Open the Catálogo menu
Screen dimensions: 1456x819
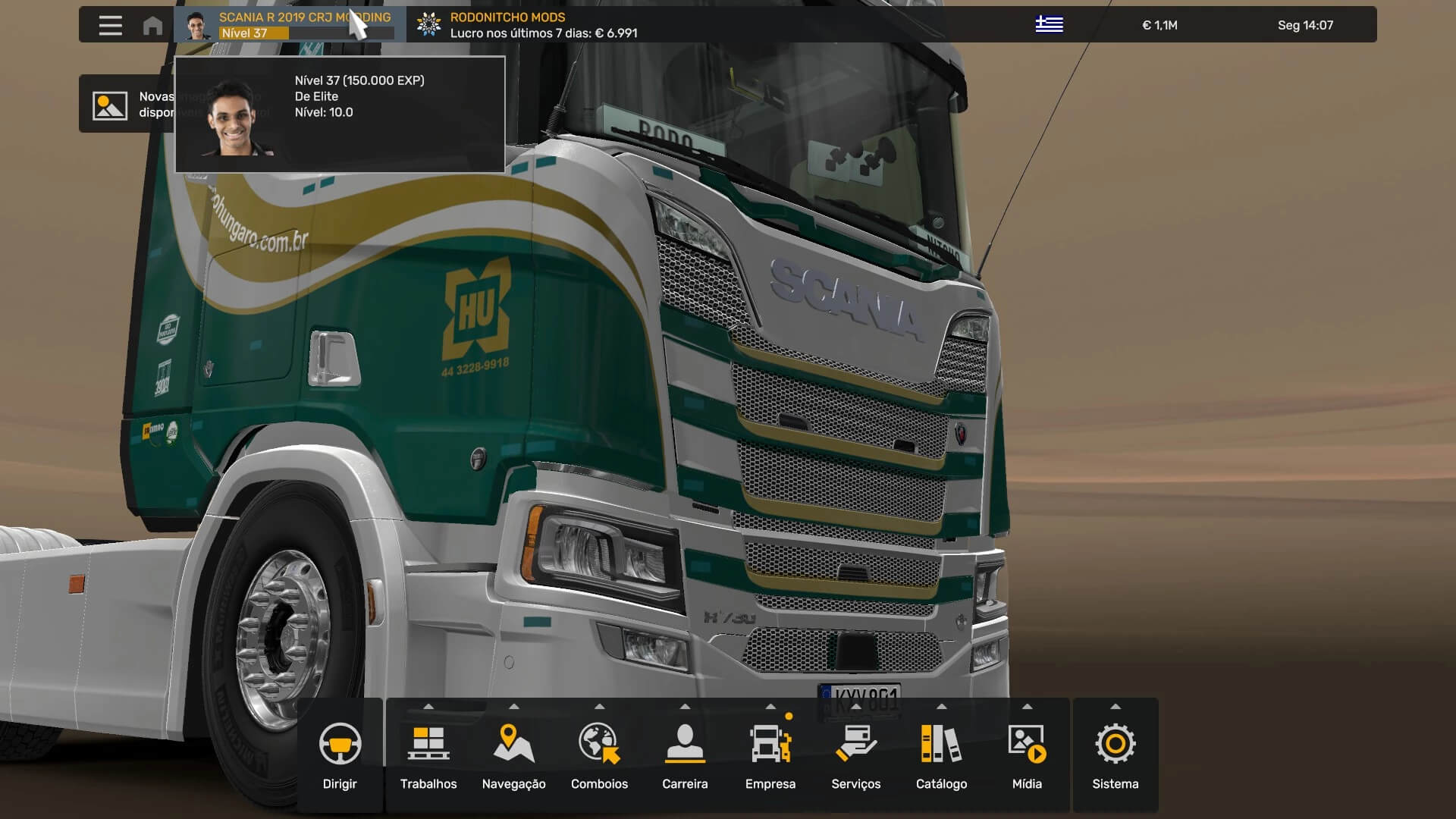(x=941, y=756)
